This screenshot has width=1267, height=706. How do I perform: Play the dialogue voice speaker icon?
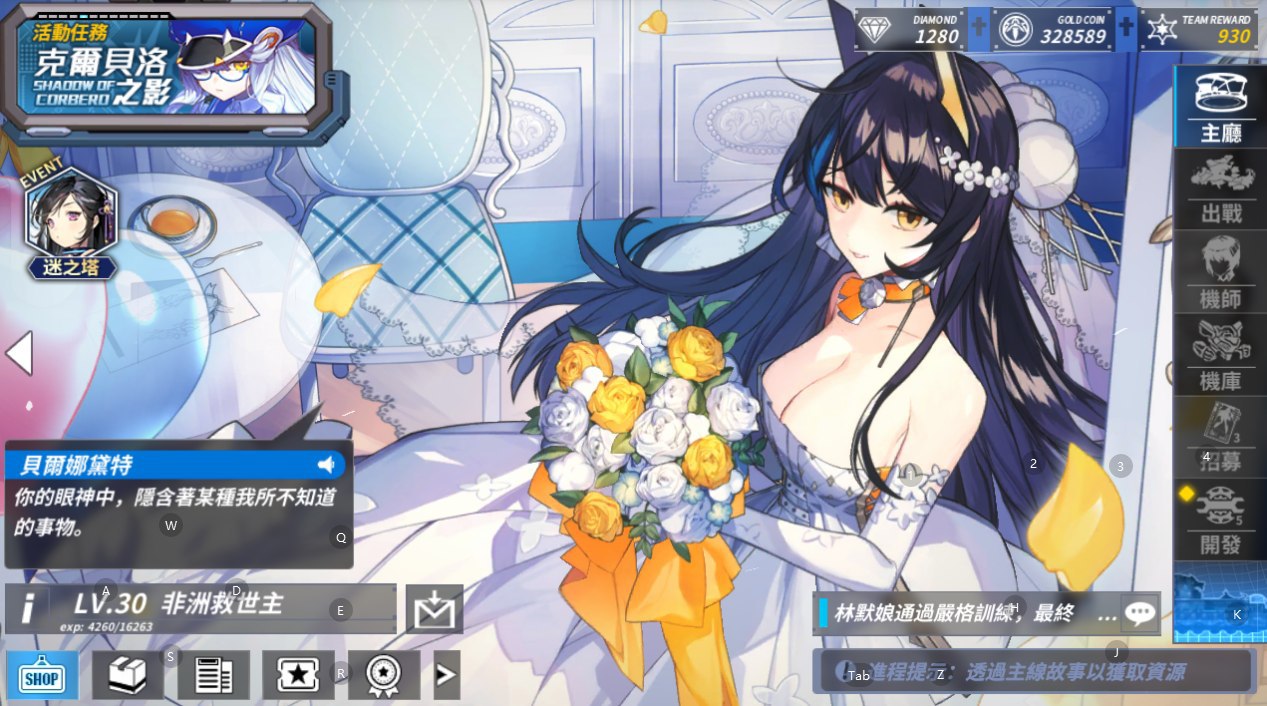(x=326, y=465)
